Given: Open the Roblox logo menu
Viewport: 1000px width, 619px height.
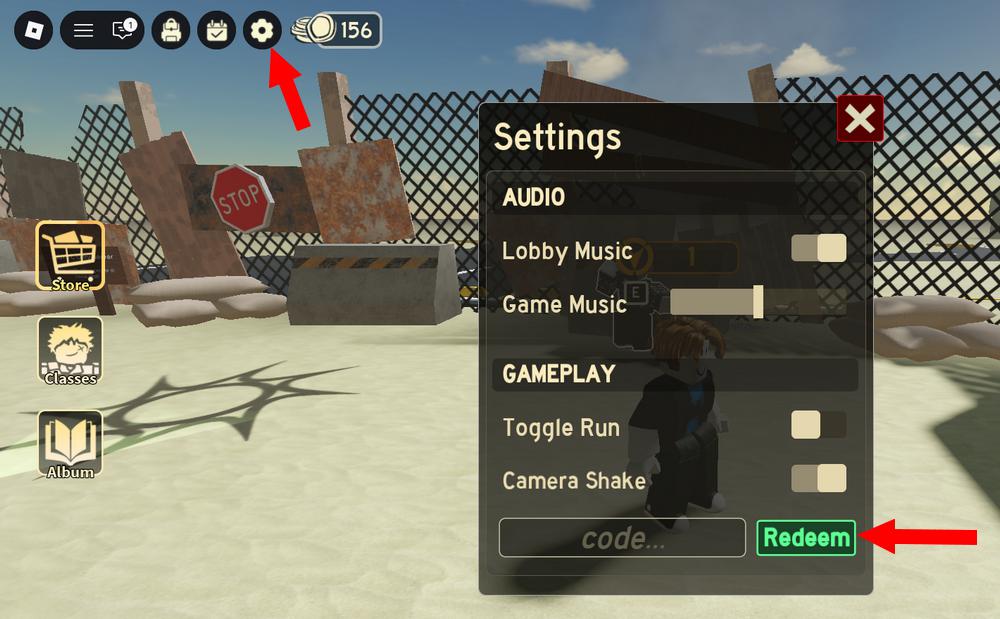Looking at the screenshot, I should (33, 31).
